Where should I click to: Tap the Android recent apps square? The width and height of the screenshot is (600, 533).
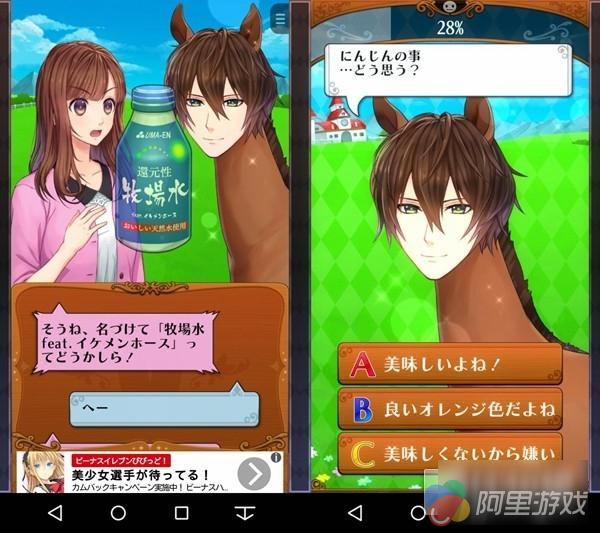click(181, 513)
